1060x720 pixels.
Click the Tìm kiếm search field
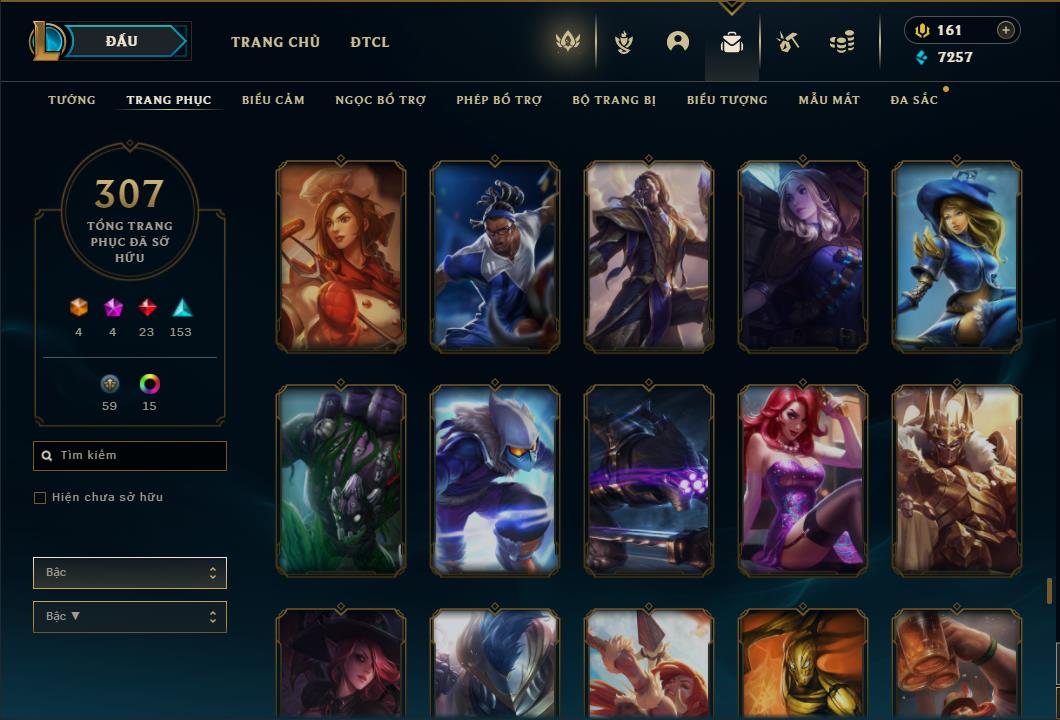pyautogui.click(x=130, y=456)
